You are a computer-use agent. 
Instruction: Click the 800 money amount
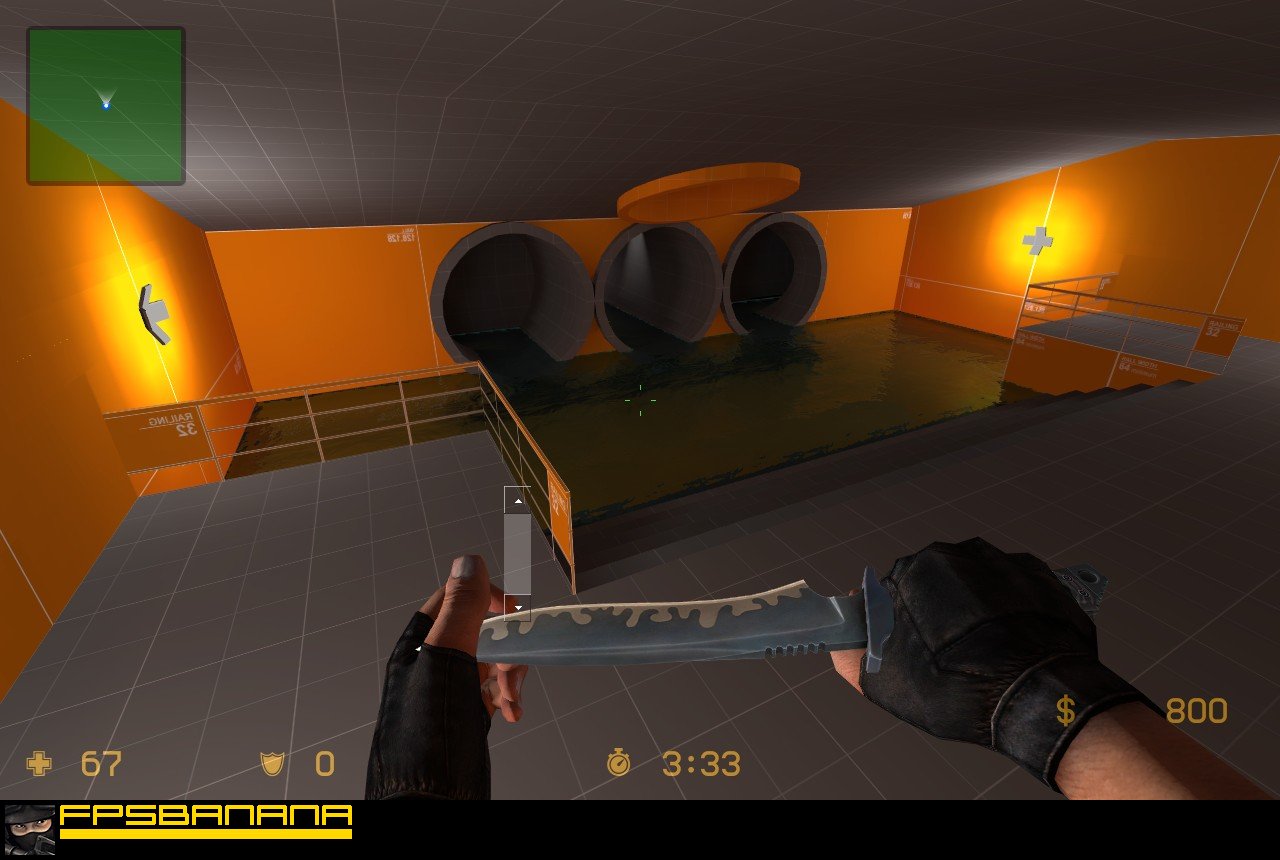point(1197,710)
